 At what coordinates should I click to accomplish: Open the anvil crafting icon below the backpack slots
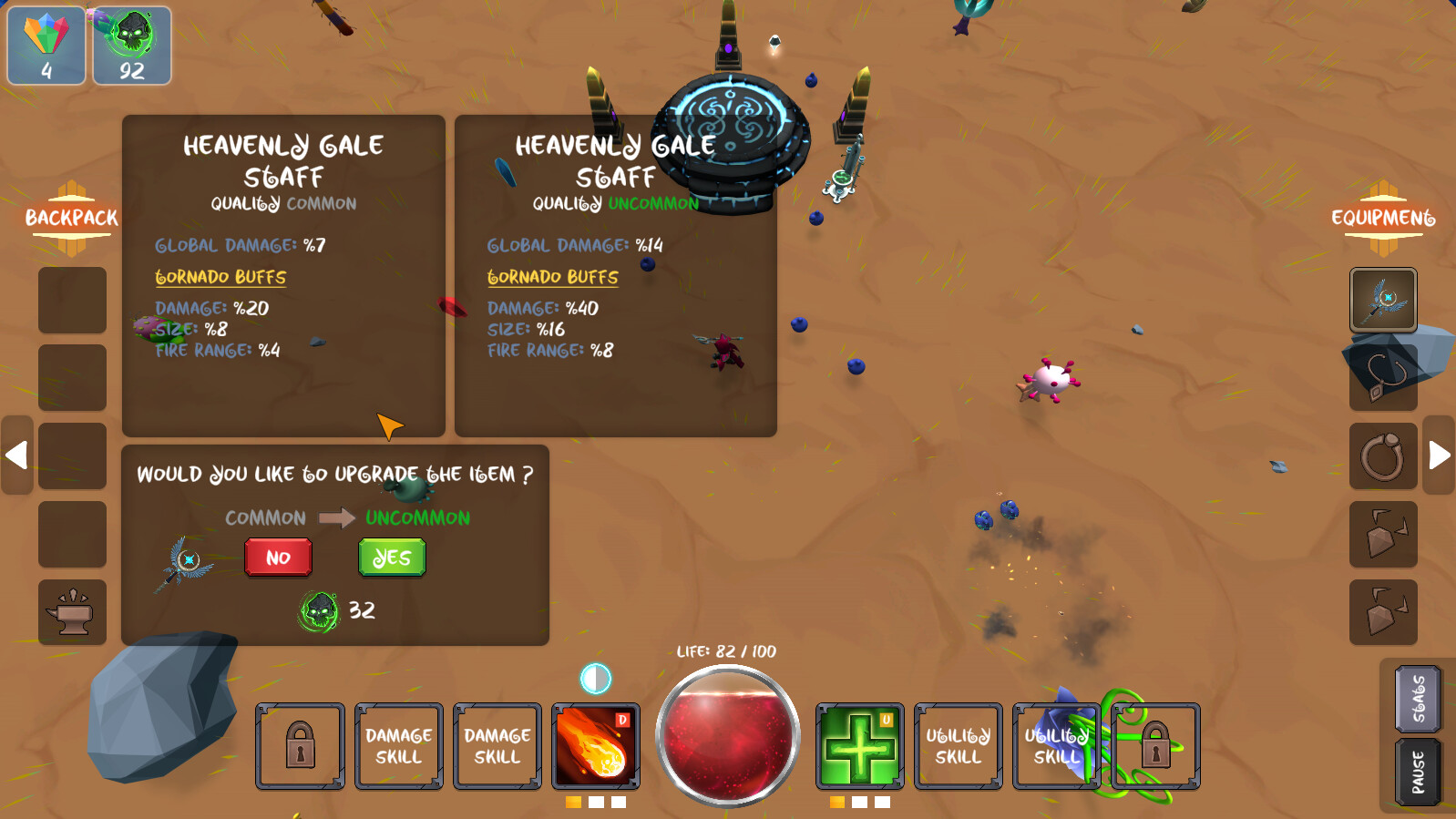pos(72,612)
